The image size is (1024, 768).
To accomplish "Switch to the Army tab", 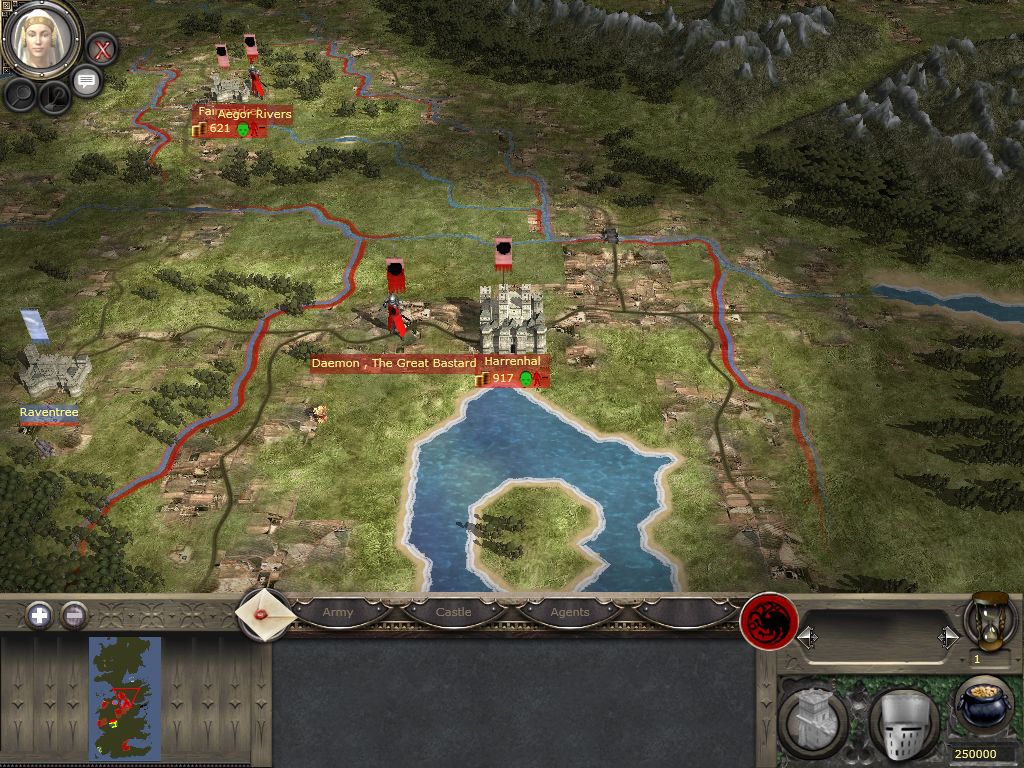I will click(338, 612).
